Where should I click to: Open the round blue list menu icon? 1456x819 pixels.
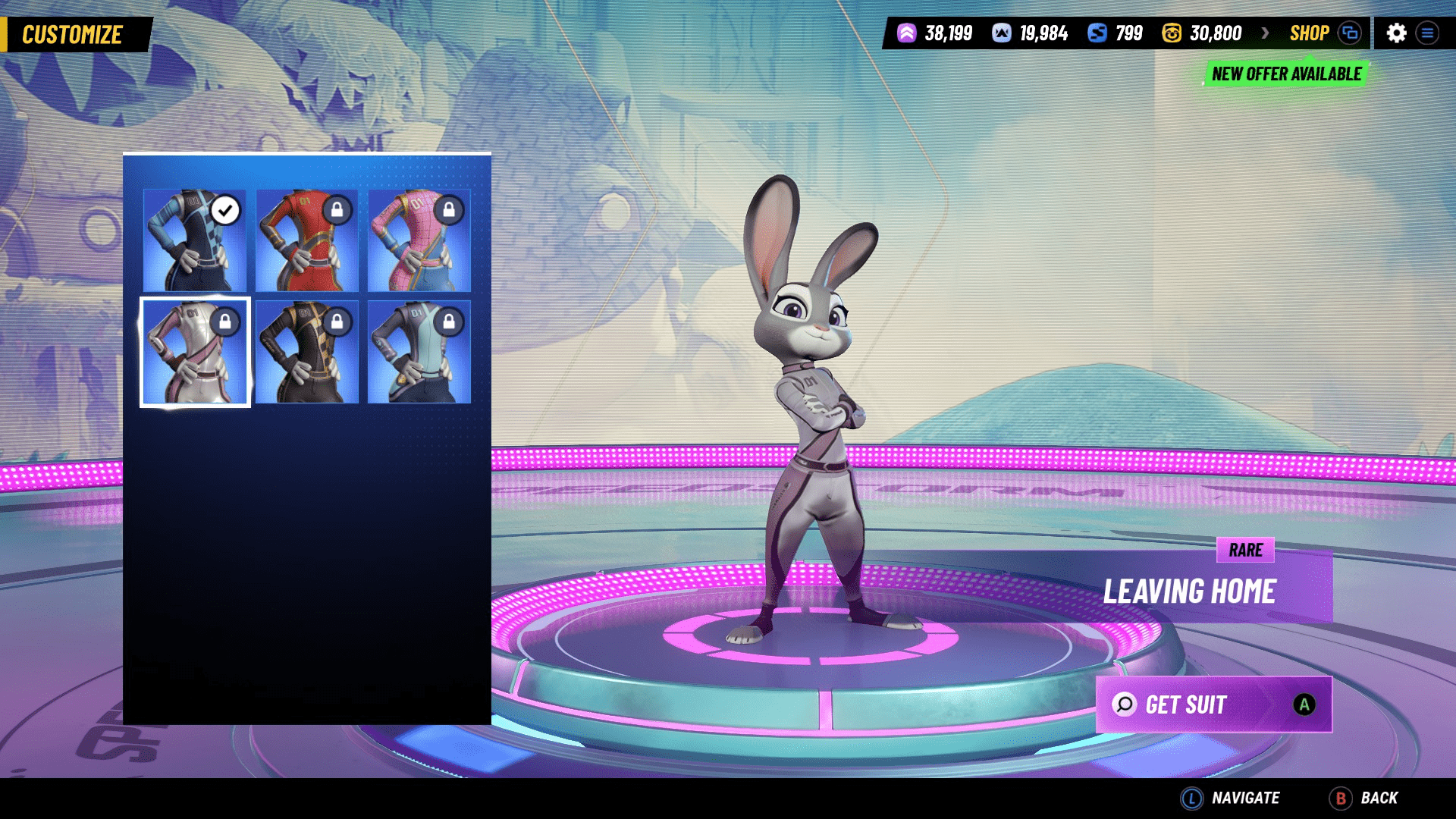point(1427,33)
